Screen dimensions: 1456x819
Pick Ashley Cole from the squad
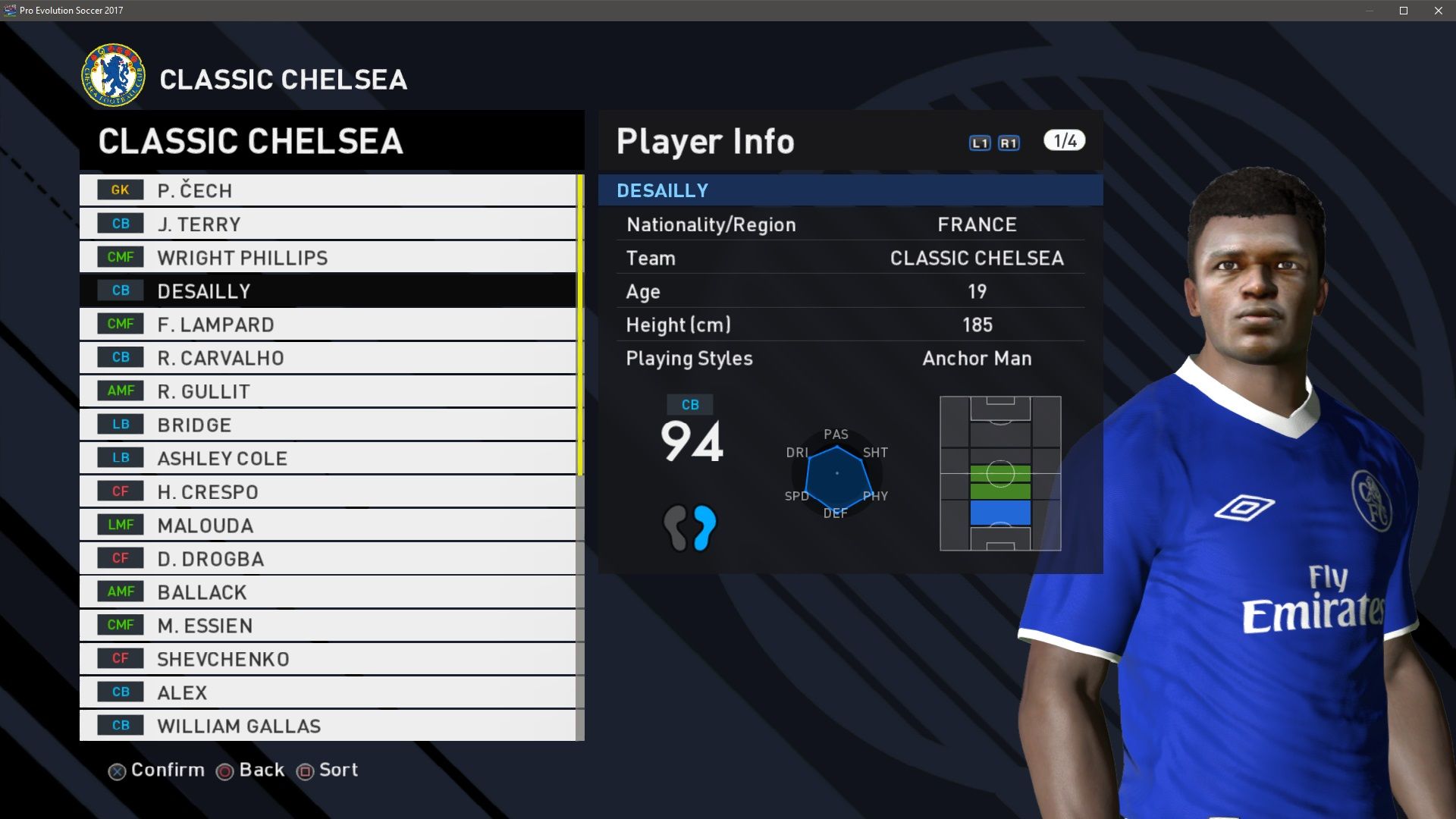click(328, 458)
